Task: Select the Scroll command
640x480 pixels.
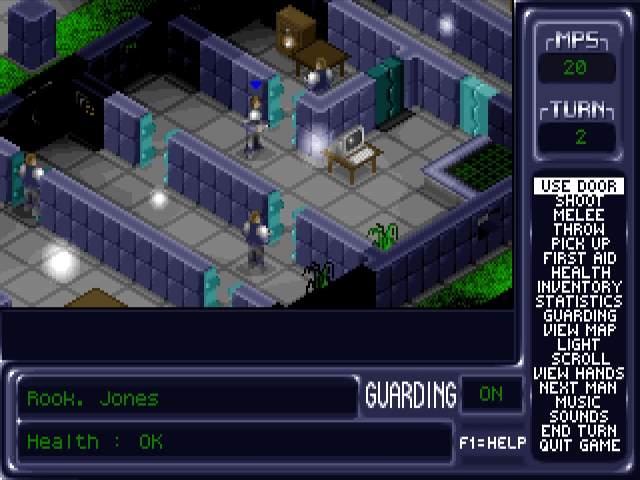Action: click(579, 358)
